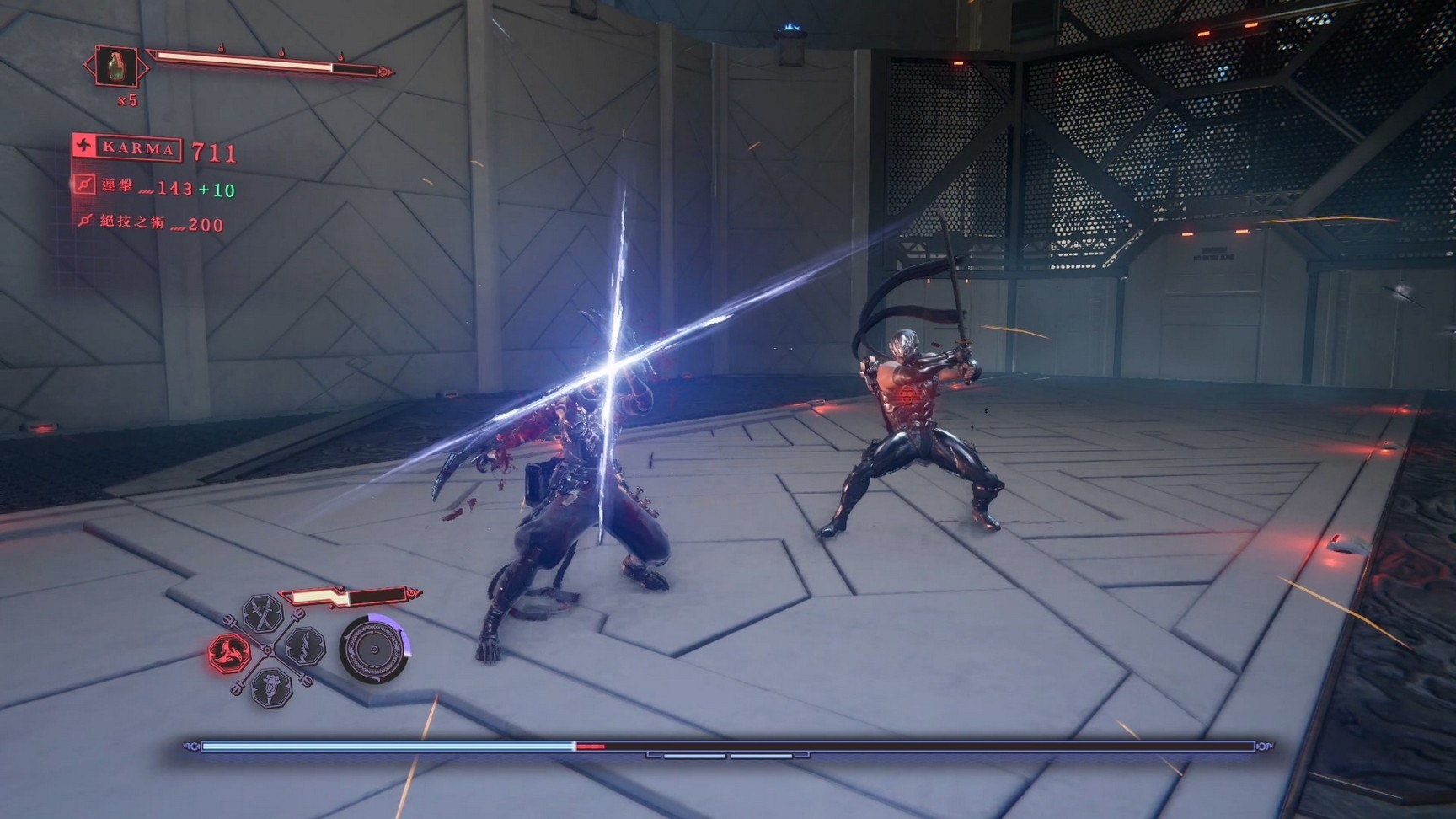This screenshot has height=819, width=1456.
Task: Use the green healing potion item slot
Action: pos(117,67)
